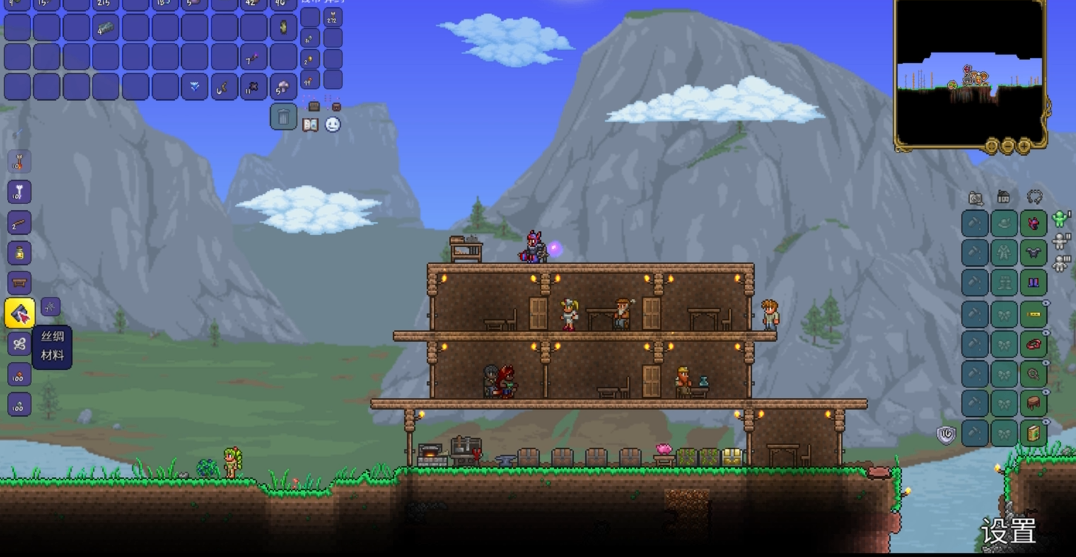This screenshot has width=1076, height=557.
Task: Pick the lantern crafting recipe
Action: [19, 253]
